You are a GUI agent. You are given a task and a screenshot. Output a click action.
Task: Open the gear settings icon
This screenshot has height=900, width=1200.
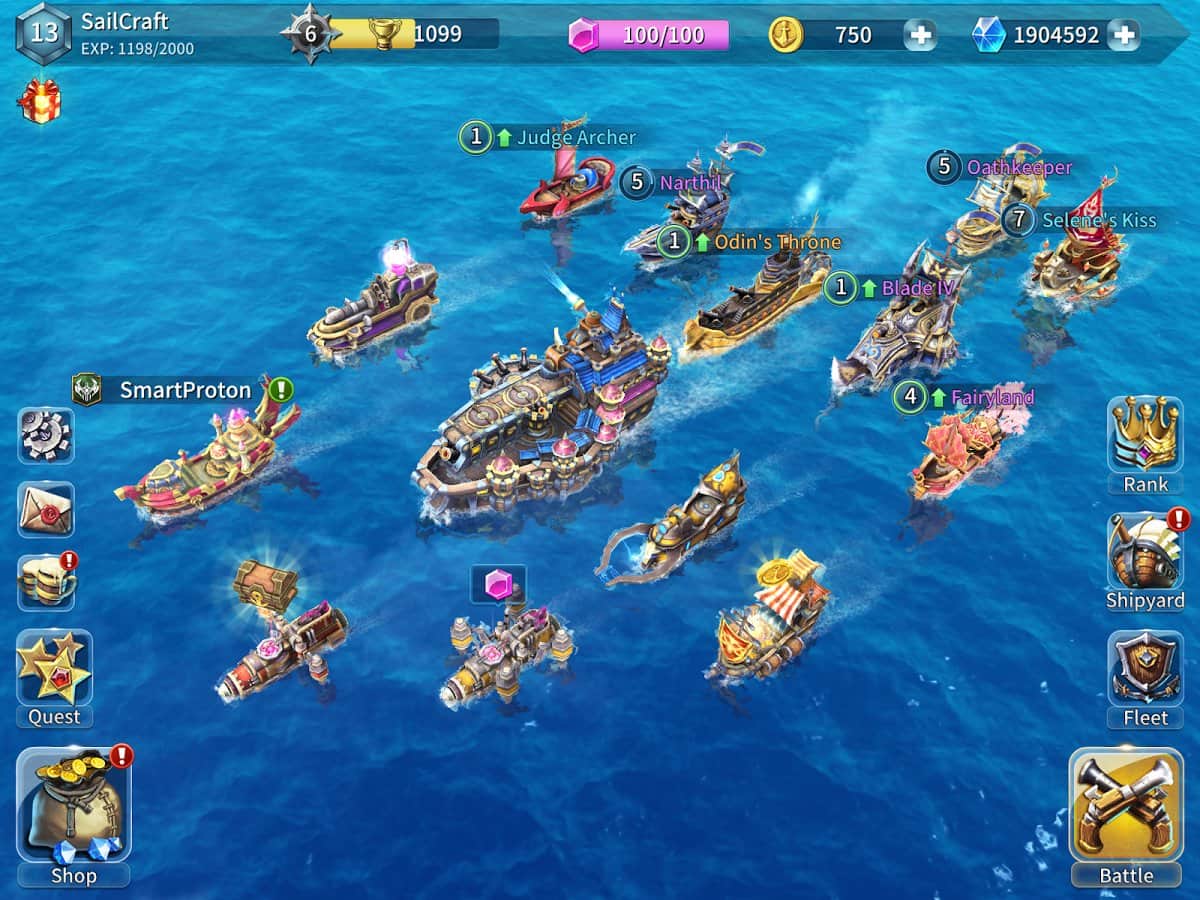[45, 435]
